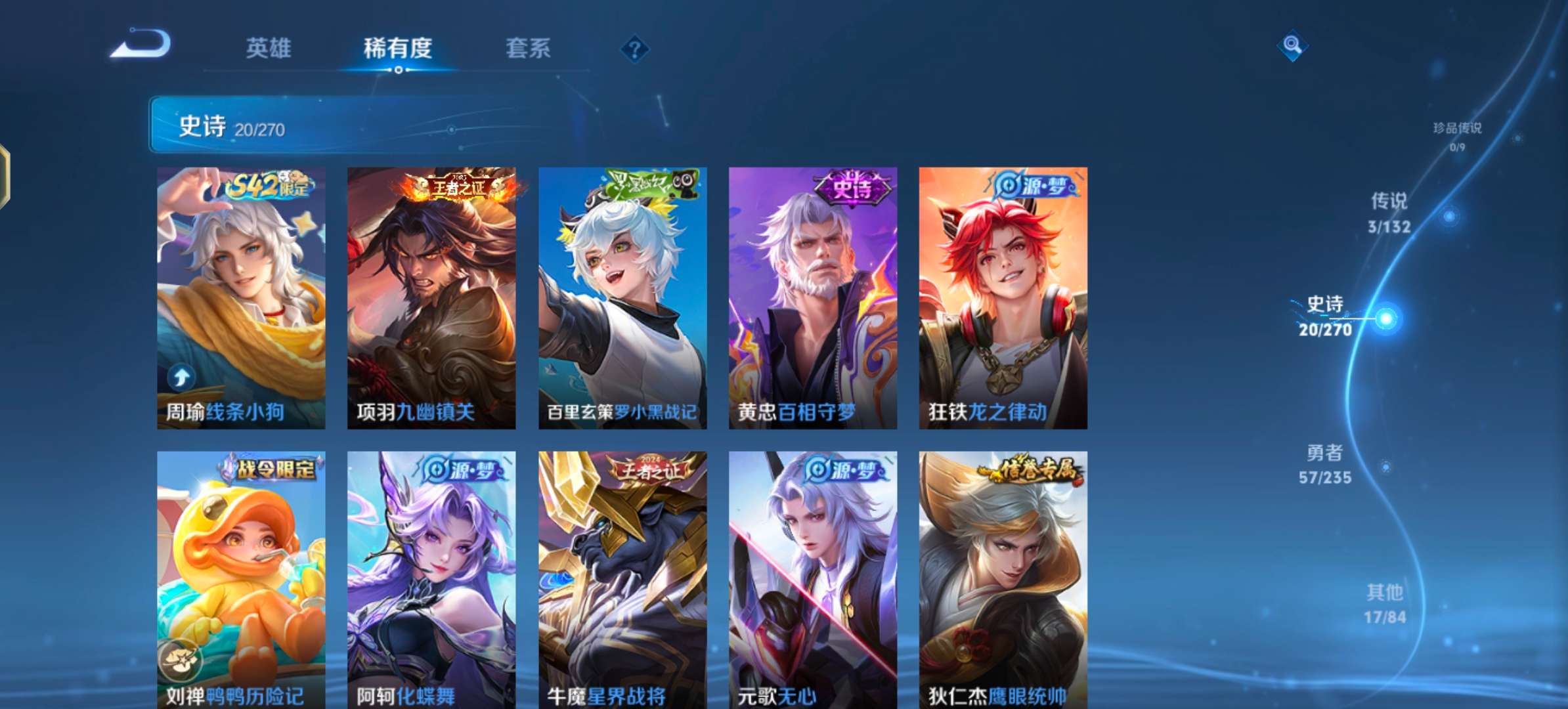Switch to the 英雄 tab

tap(269, 48)
